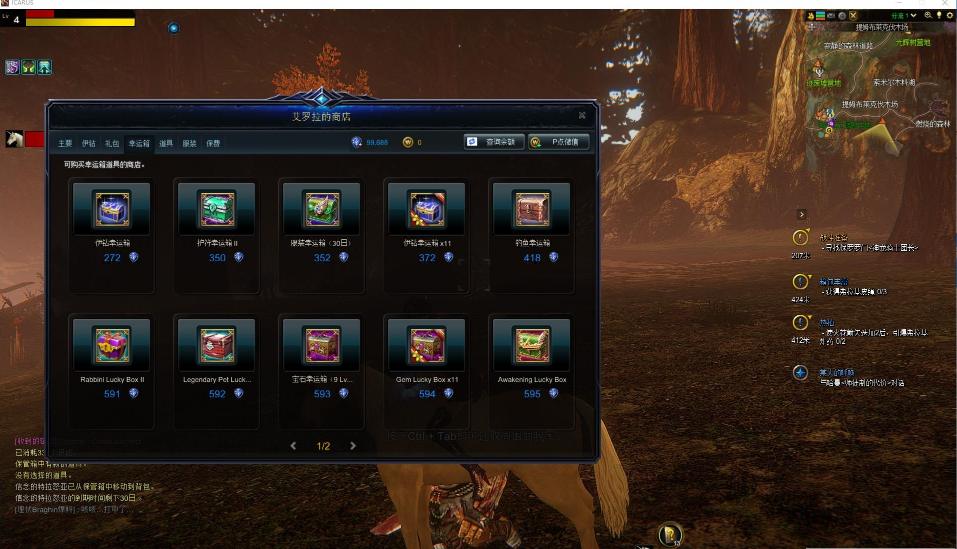Choose the green lucky box priced 350
The width and height of the screenshot is (957, 549).
pyautogui.click(x=217, y=209)
